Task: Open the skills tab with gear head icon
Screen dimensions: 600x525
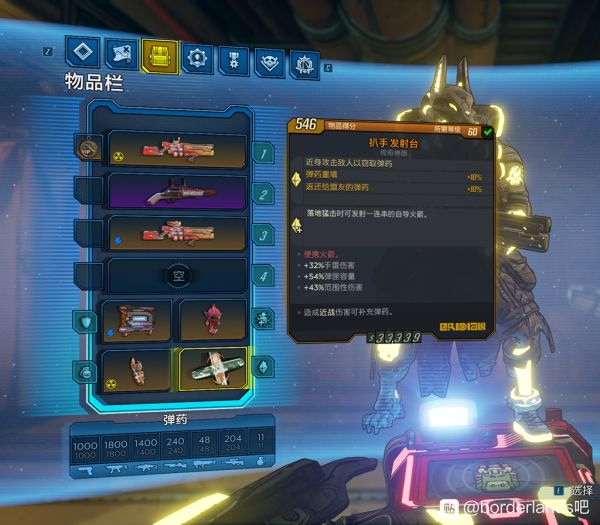Action: click(x=197, y=58)
